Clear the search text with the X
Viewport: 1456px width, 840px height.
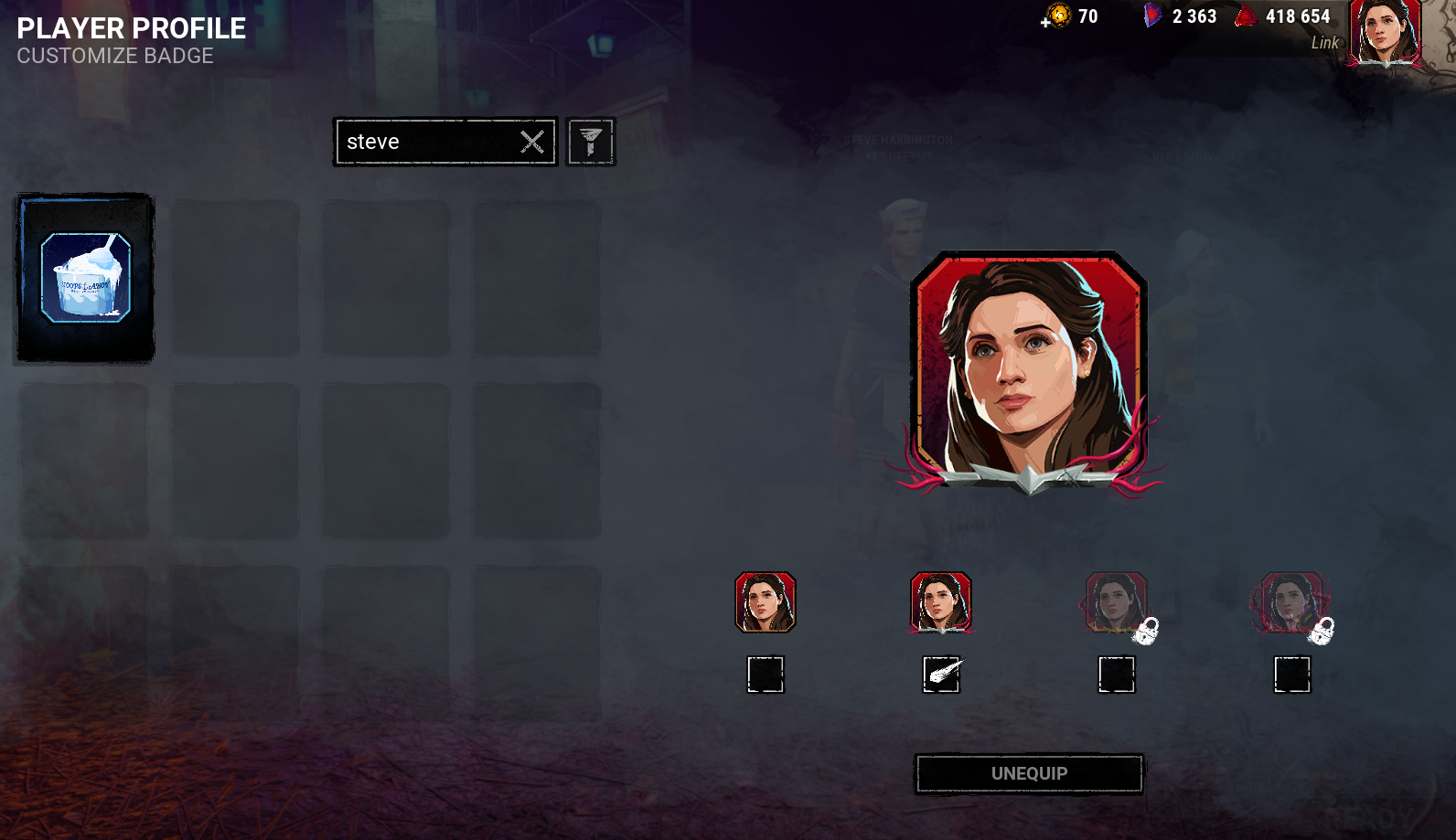[532, 142]
